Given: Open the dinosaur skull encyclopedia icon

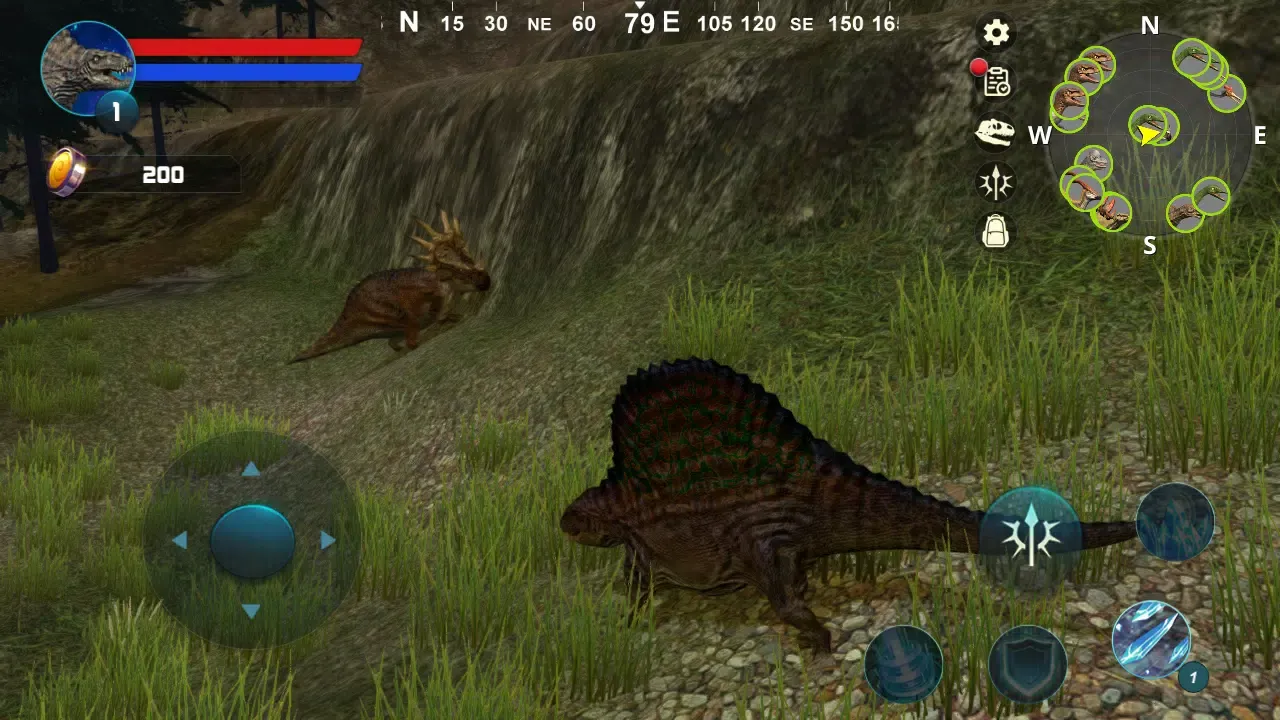Looking at the screenshot, I should point(995,133).
